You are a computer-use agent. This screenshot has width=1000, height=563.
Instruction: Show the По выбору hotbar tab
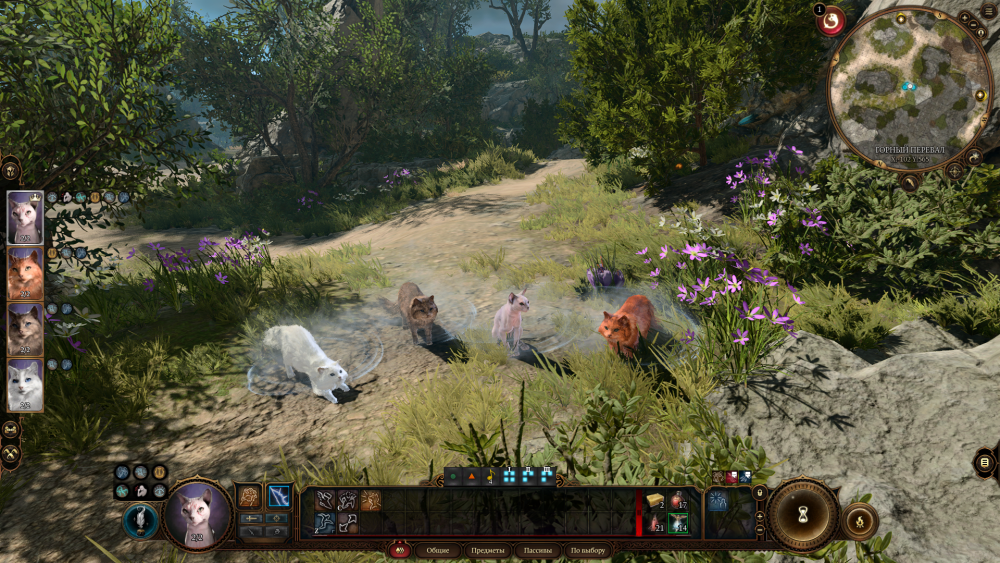pyautogui.click(x=588, y=550)
